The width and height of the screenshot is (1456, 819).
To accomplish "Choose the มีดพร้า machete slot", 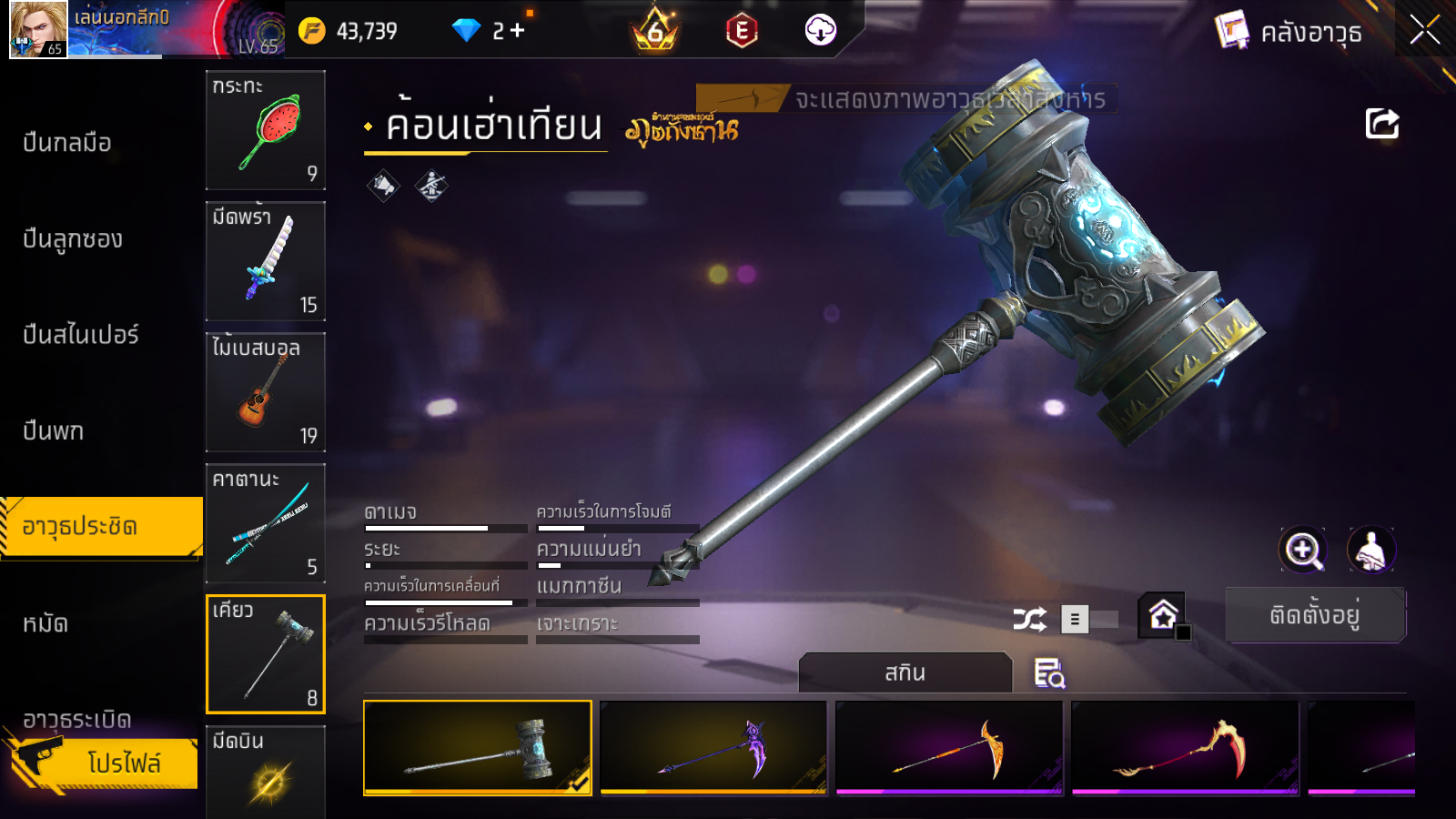I will coord(266,261).
